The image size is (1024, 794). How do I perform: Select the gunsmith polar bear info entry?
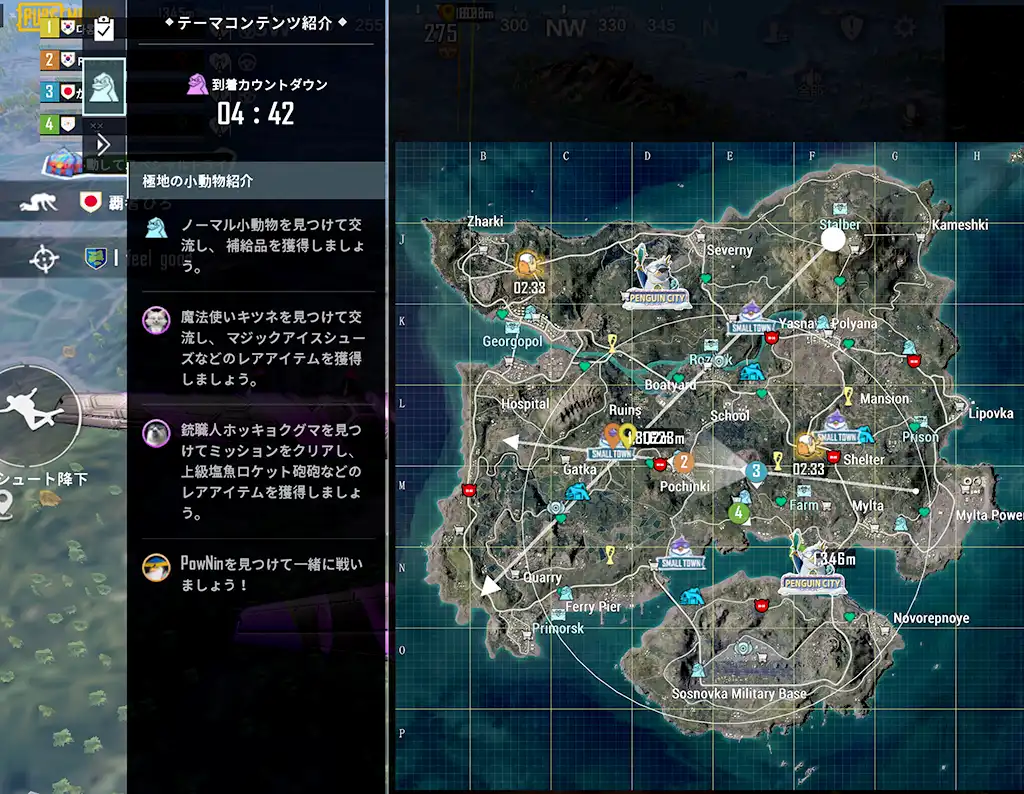pos(257,470)
